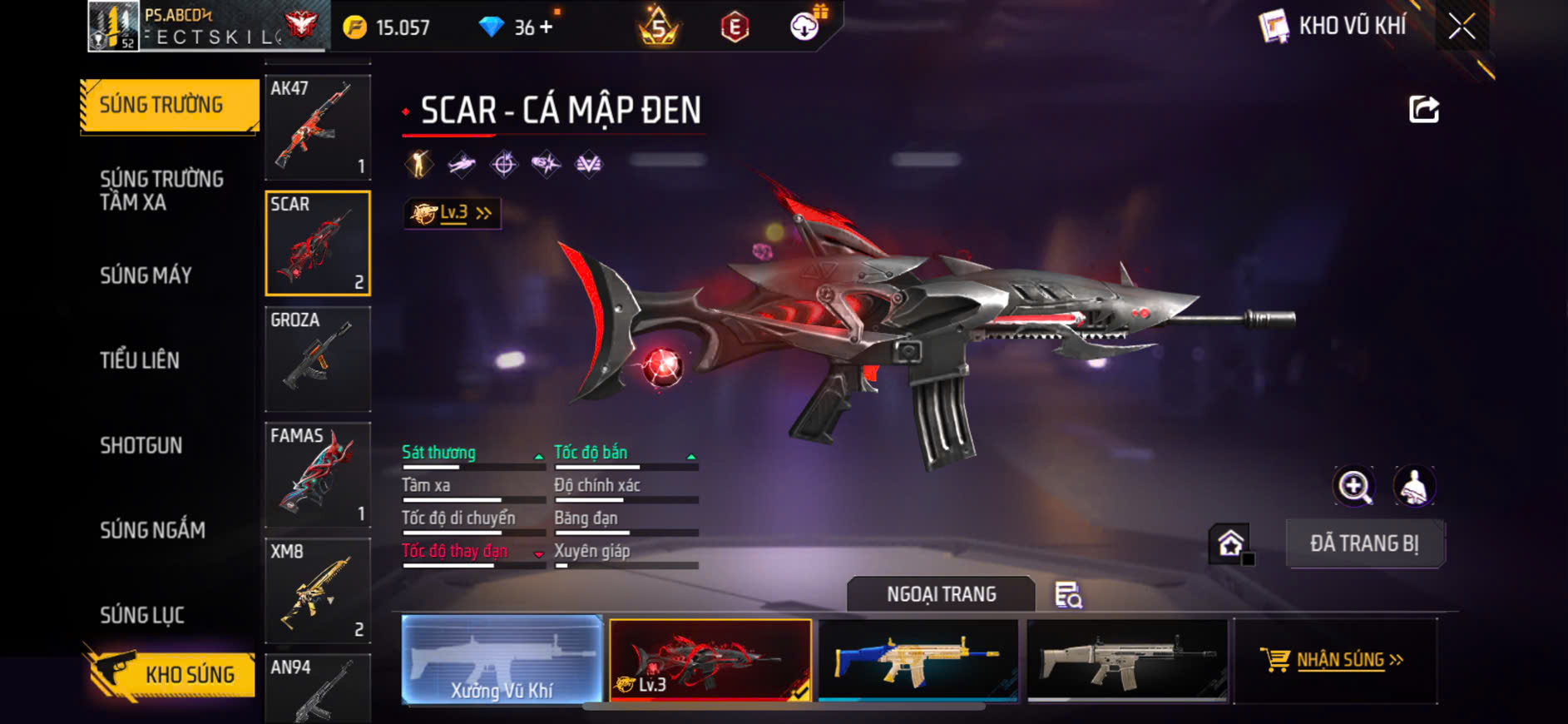Click the Kho Súng button

[x=171, y=674]
